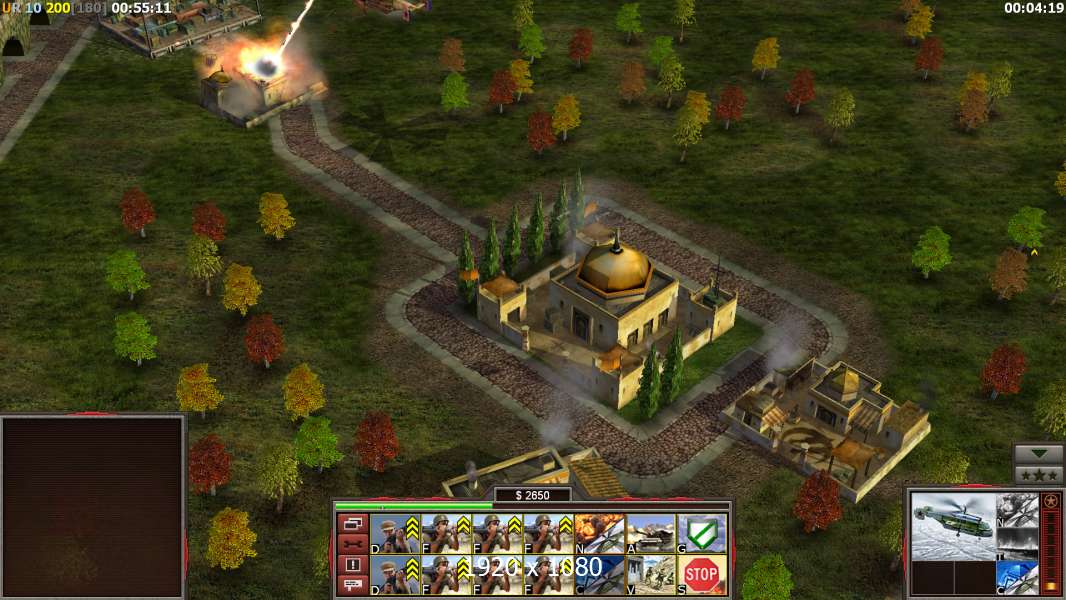Image resolution: width=1066 pixels, height=600 pixels.
Task: Select the tank icon command marked A
Action: (651, 533)
